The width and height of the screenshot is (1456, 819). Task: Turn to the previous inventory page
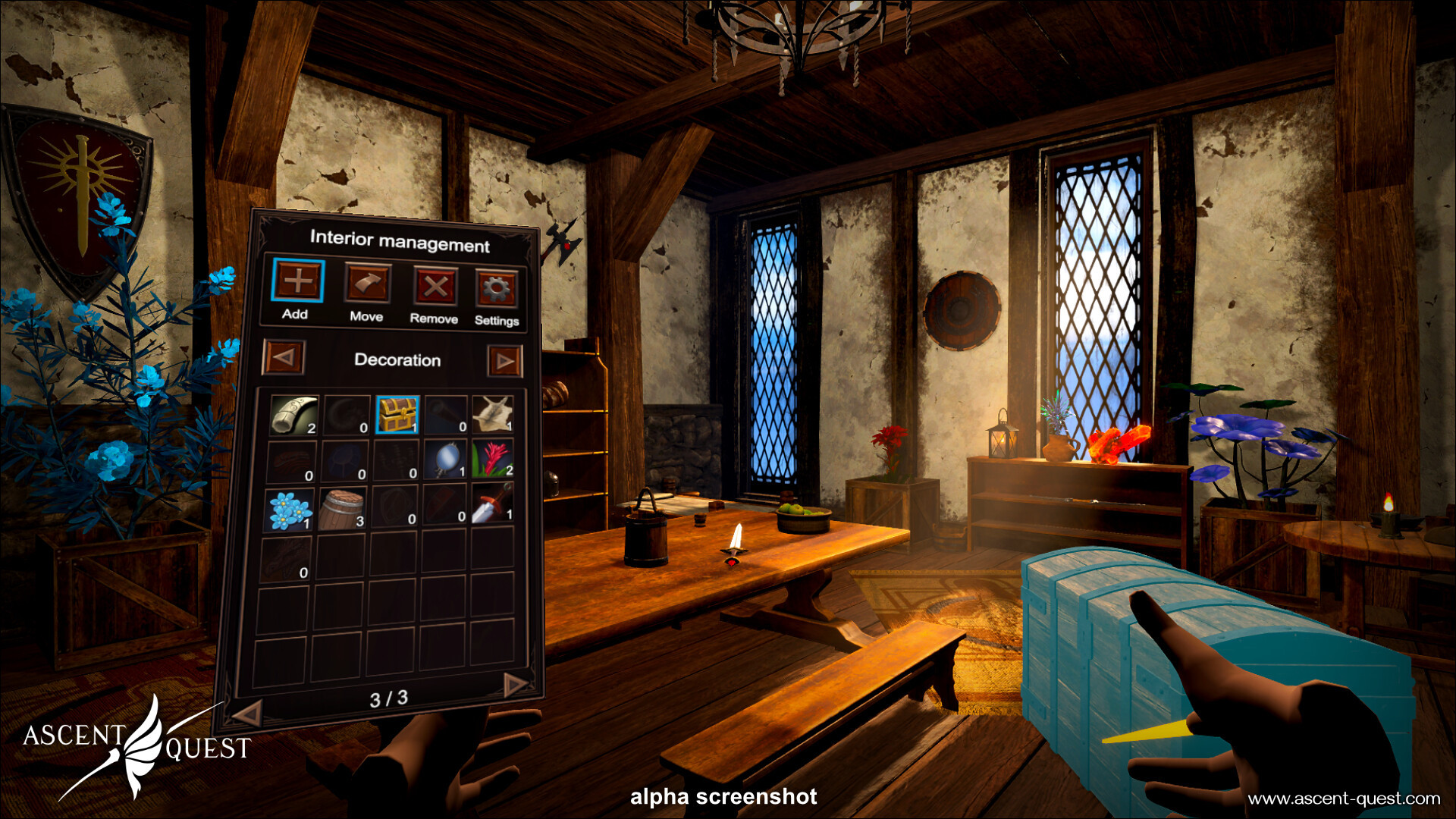click(x=248, y=713)
